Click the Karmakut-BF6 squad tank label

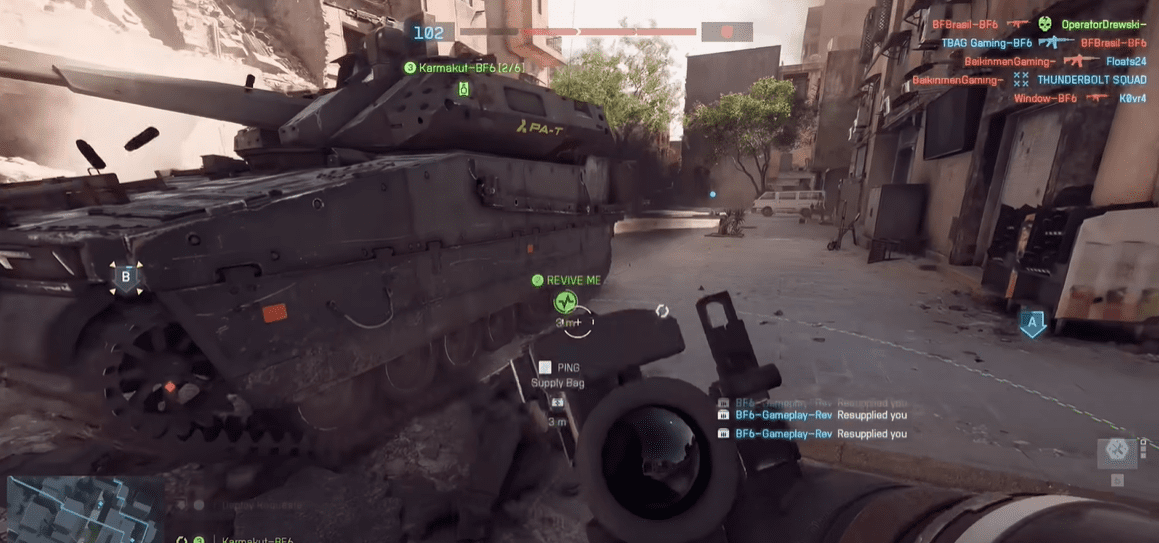point(465,67)
